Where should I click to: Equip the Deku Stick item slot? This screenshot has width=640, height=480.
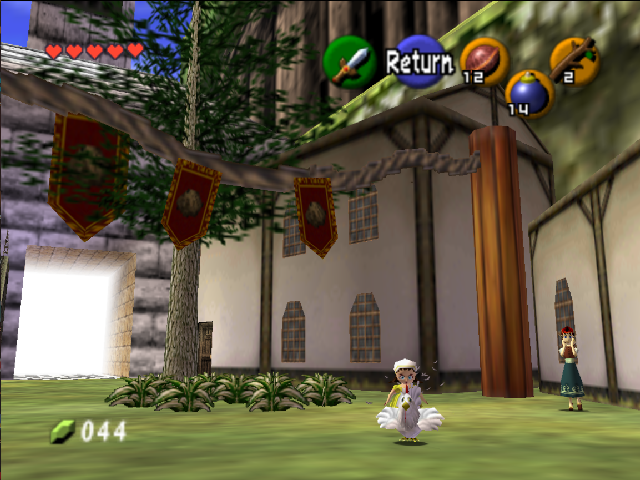coord(575,60)
